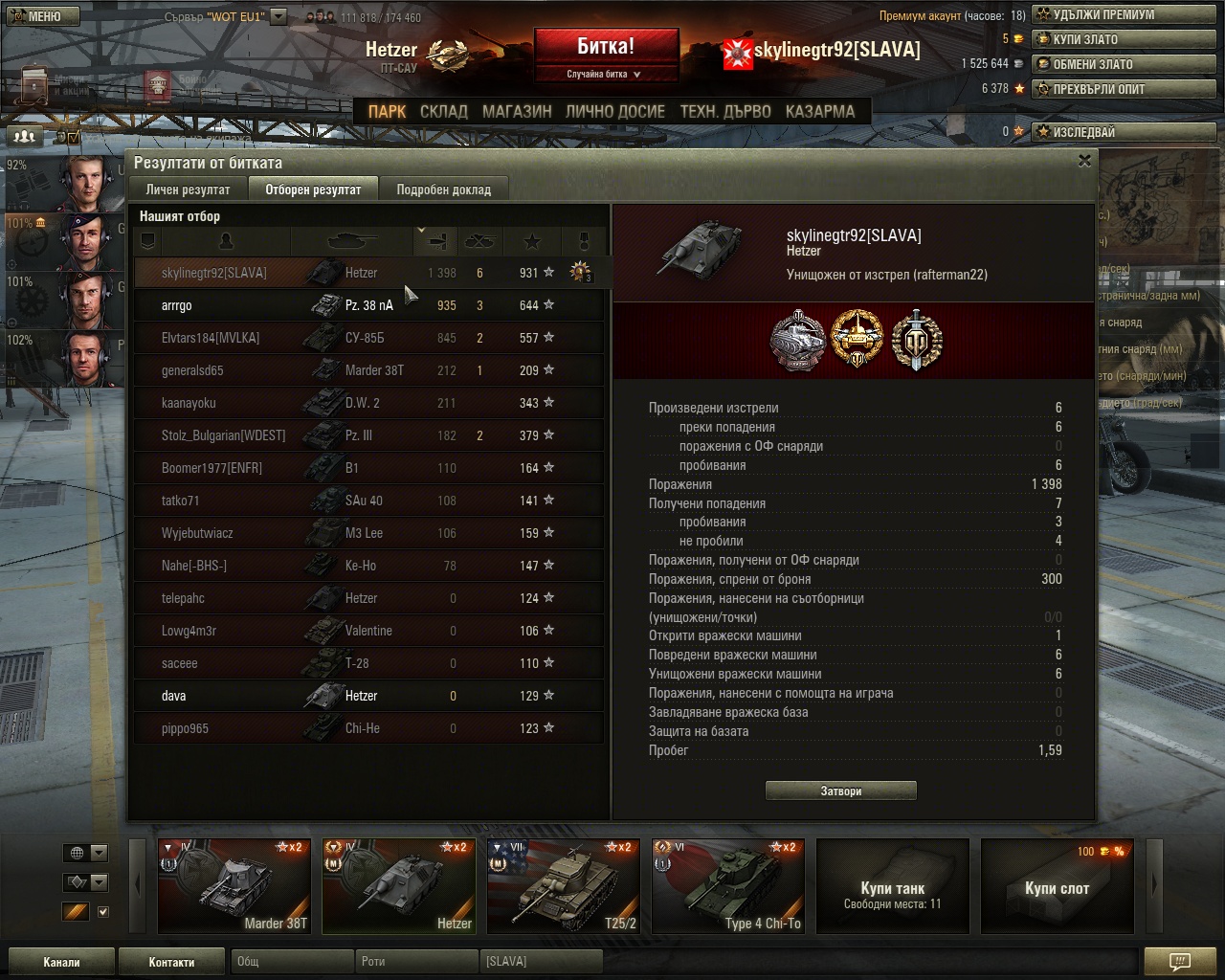Purchase a garage slot with Купи слот

(x=1058, y=885)
